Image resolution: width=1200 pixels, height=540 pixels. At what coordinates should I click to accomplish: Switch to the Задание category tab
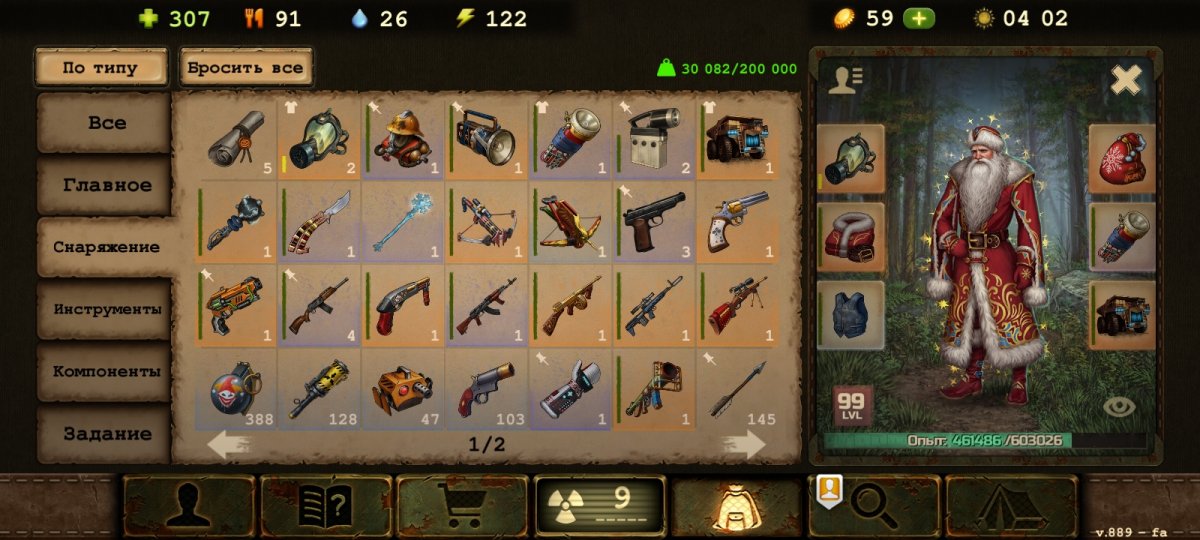[x=105, y=434]
